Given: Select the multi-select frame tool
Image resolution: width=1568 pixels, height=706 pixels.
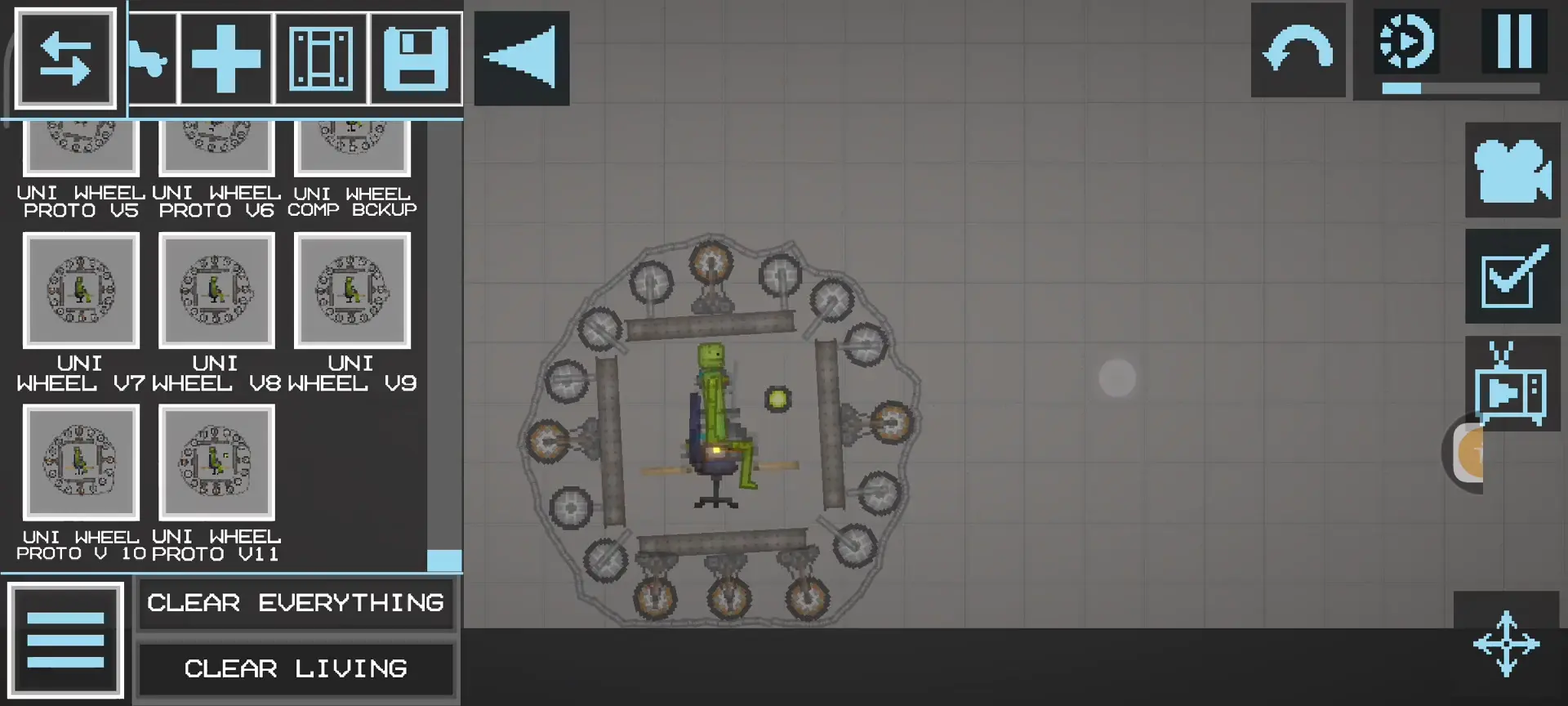Looking at the screenshot, I should [x=322, y=58].
